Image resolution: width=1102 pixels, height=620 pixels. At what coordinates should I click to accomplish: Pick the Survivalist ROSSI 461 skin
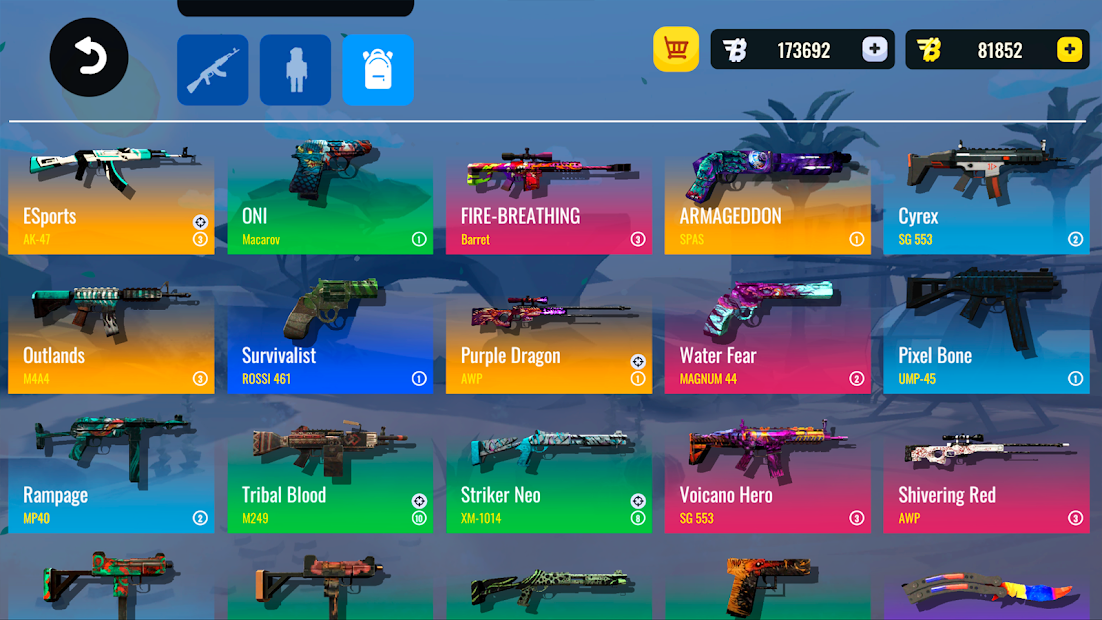(x=330, y=338)
